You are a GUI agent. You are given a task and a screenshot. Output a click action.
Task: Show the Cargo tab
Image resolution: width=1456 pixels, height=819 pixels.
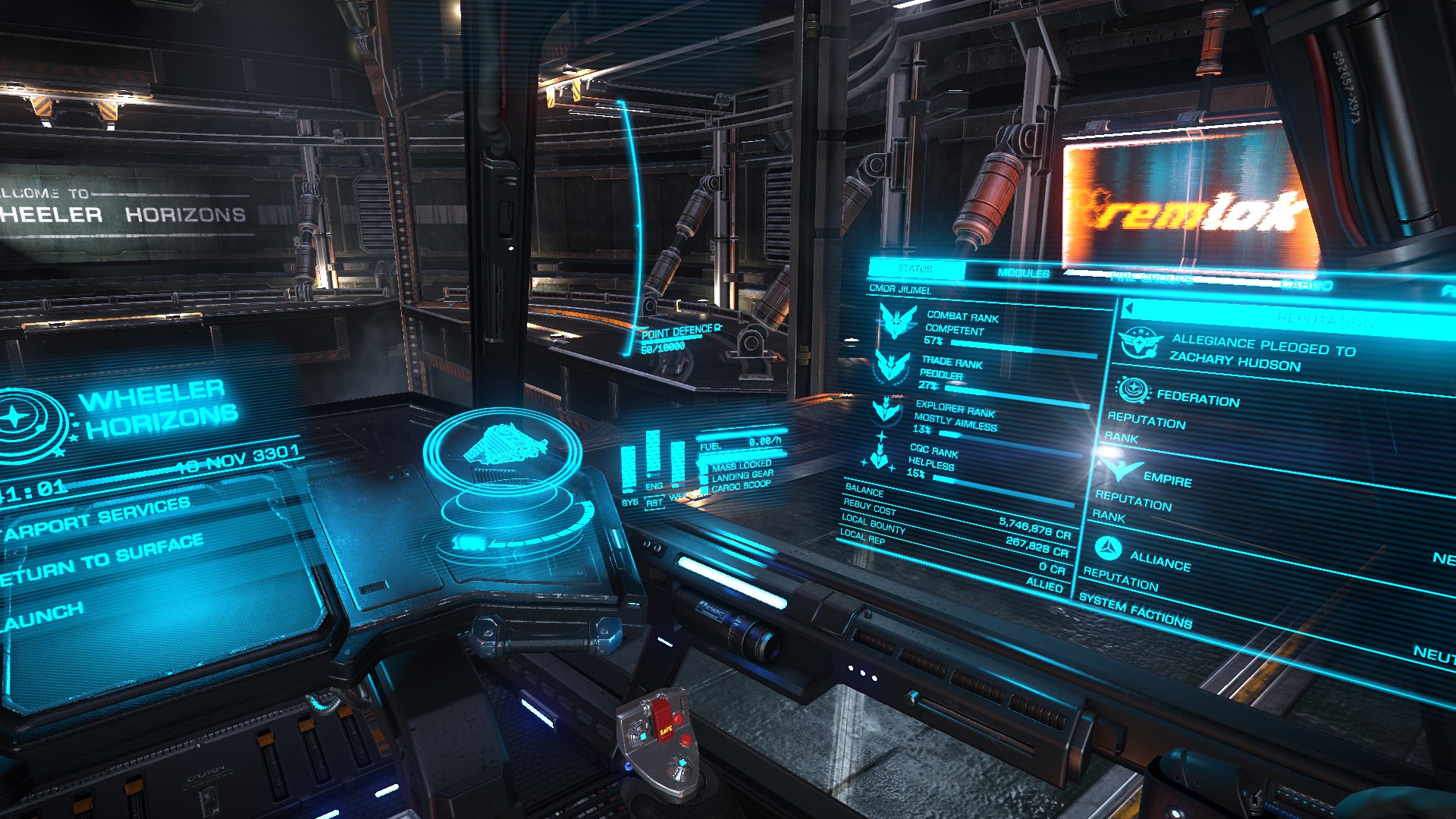point(1306,285)
